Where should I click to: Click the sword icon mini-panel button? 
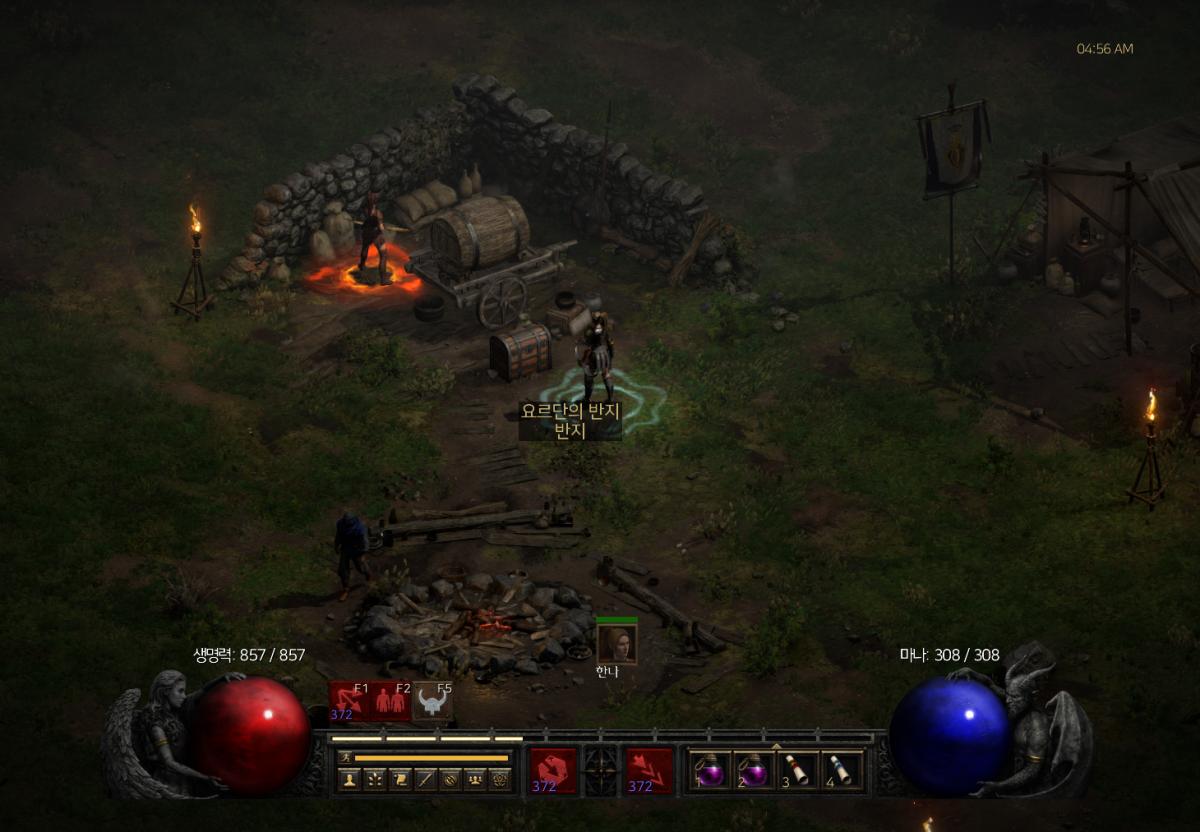point(424,780)
